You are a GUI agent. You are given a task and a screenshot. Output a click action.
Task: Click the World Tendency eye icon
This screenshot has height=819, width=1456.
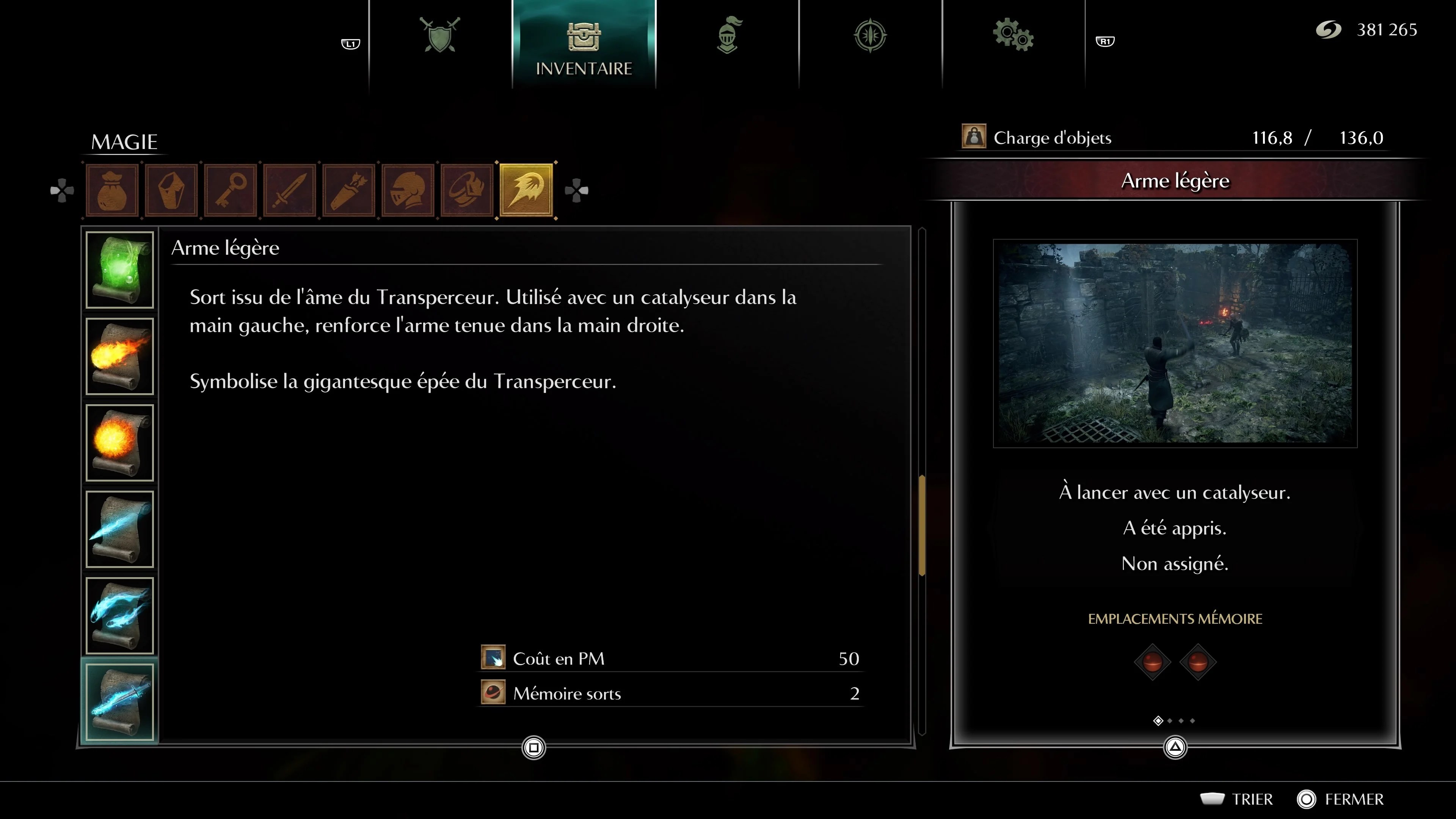tap(870, 35)
